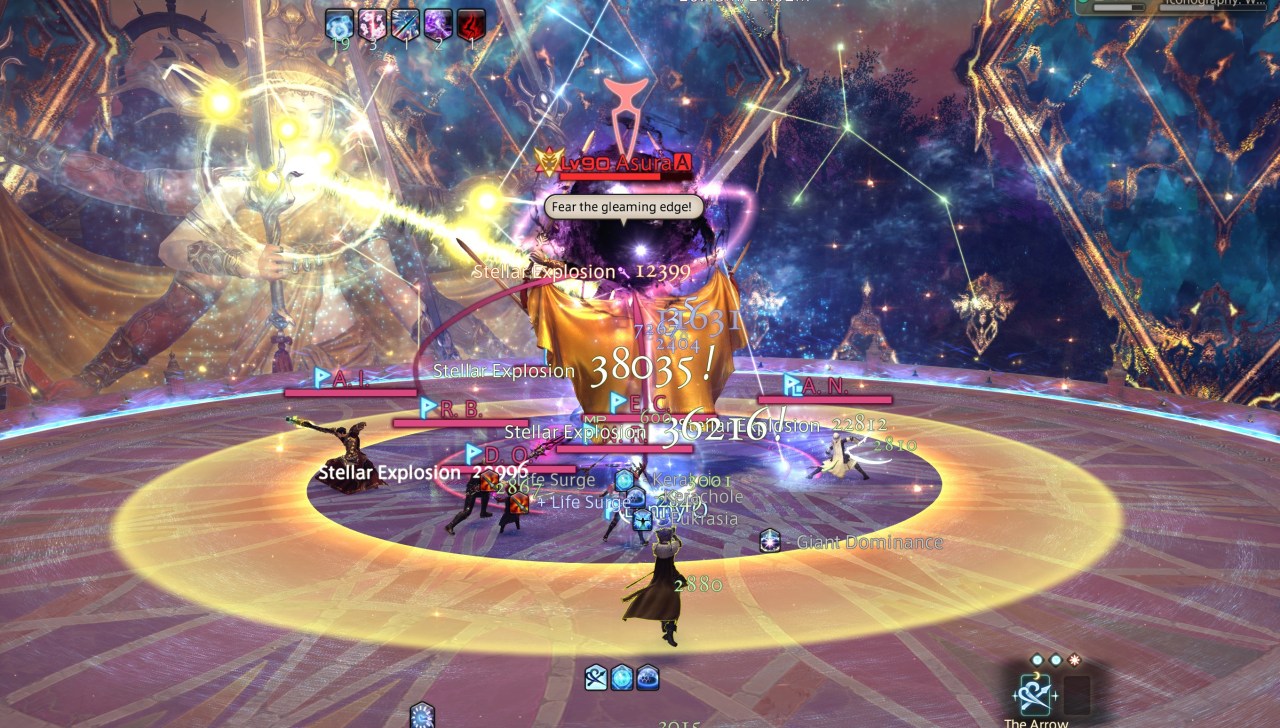Toggle the first lunar seal diamond
The height and width of the screenshot is (728, 1280).
(x=1036, y=659)
